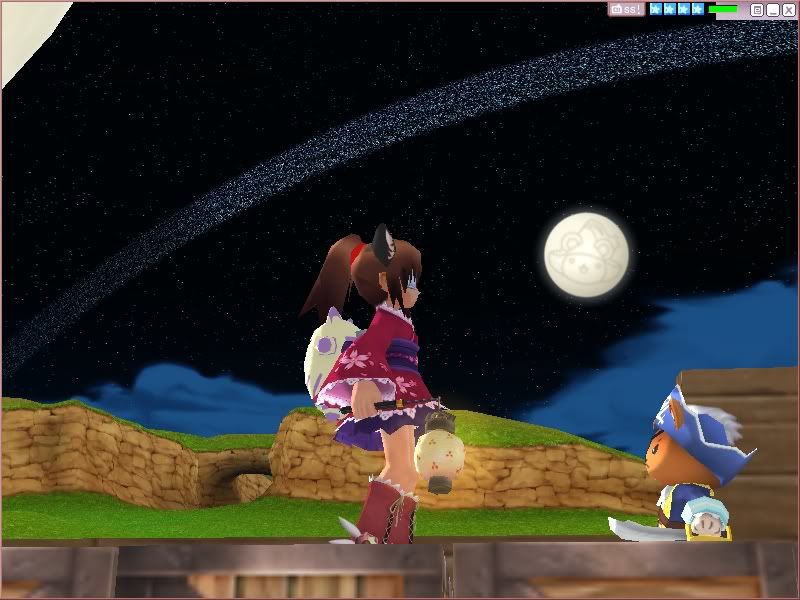
Task: Close the game window
Action: 789,10
